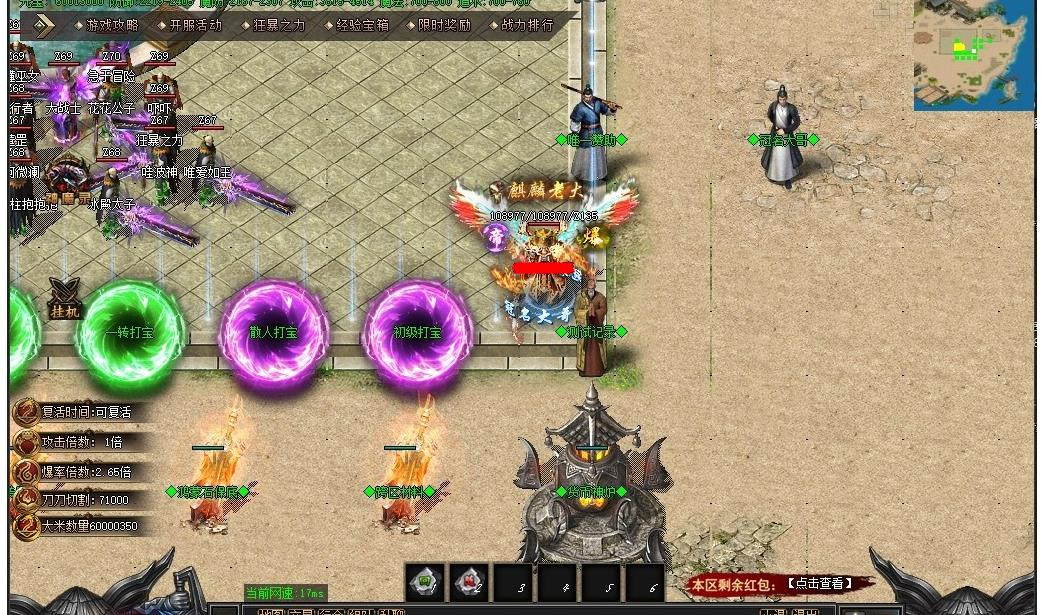Screen dimensions: 1044x615
Task: Click the 复活时间 revive status row
Action: tap(86, 412)
